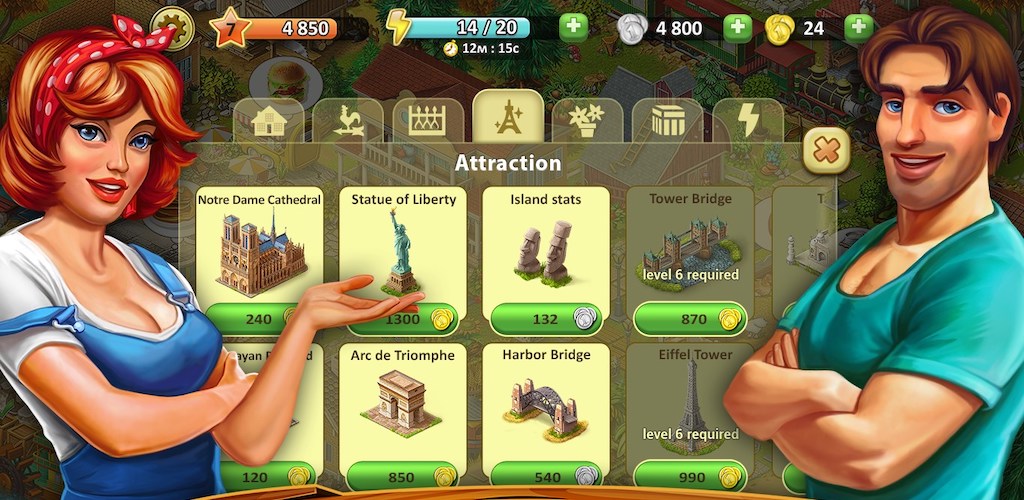Switch to the fence tab
This screenshot has height=500, width=1024.
[428, 122]
